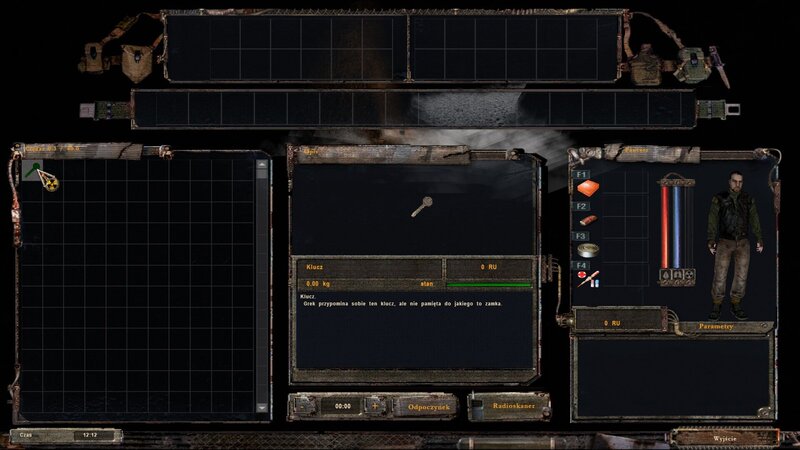This screenshot has width=800, height=450.
Task: Click the Odpoczynek rest button
Action: [424, 407]
